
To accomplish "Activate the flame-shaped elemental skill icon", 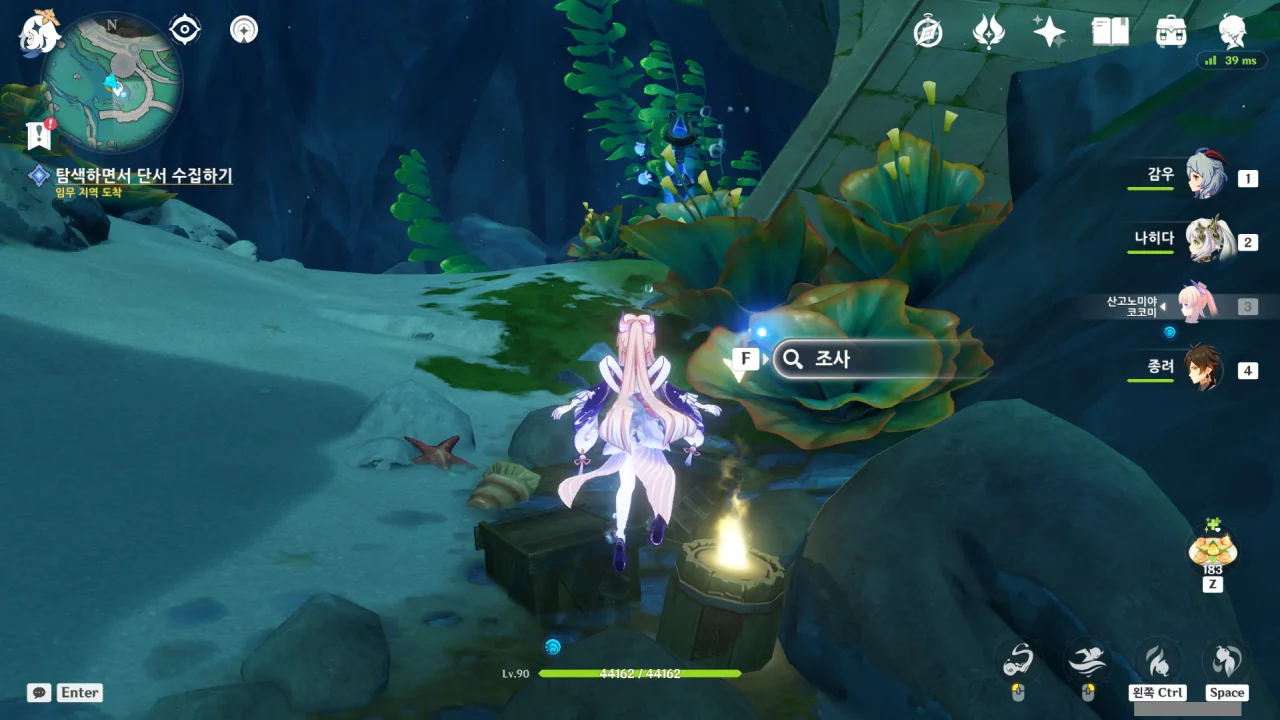I will [1158, 660].
